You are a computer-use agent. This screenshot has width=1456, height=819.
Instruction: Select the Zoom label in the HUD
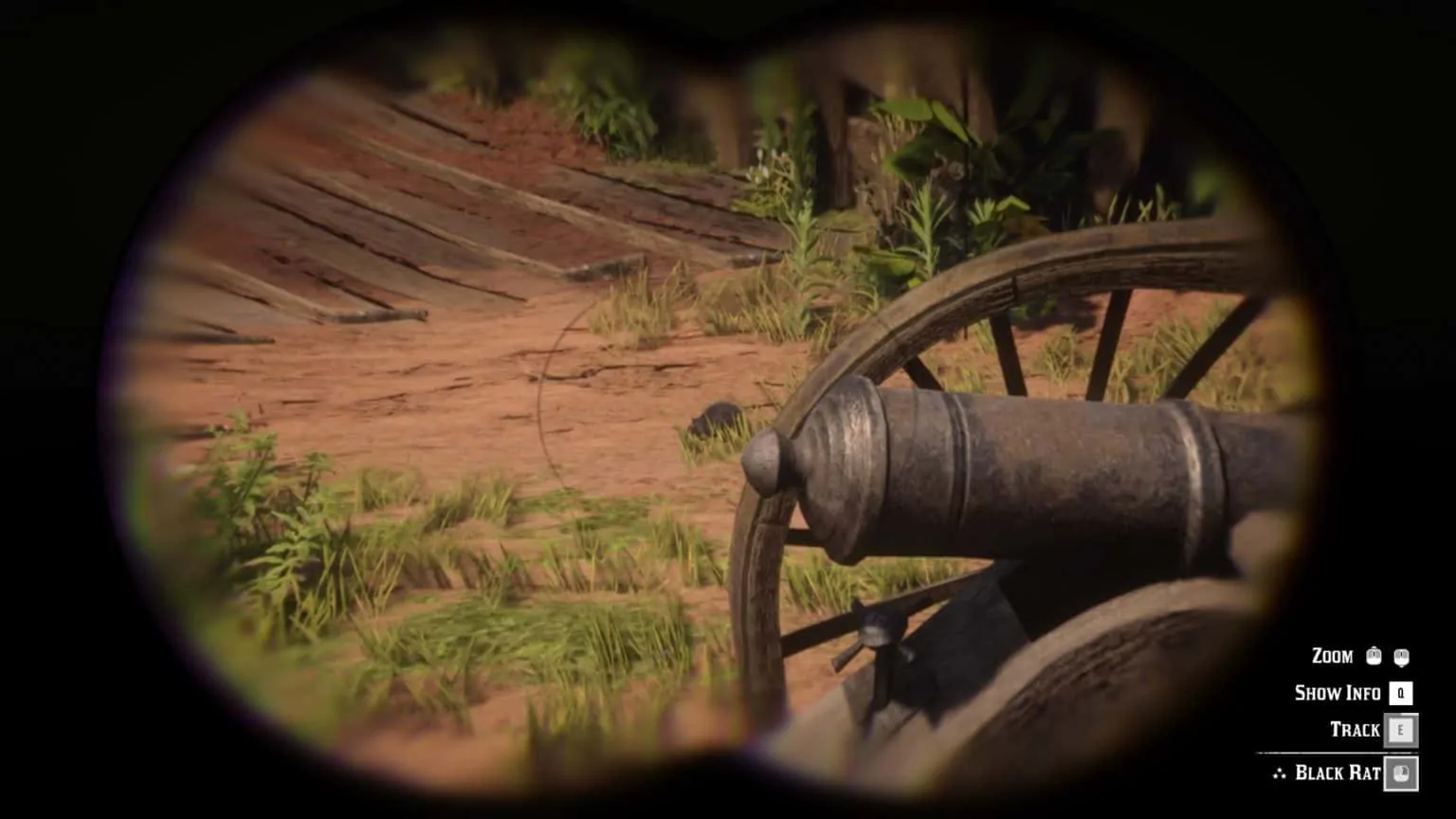(1333, 656)
